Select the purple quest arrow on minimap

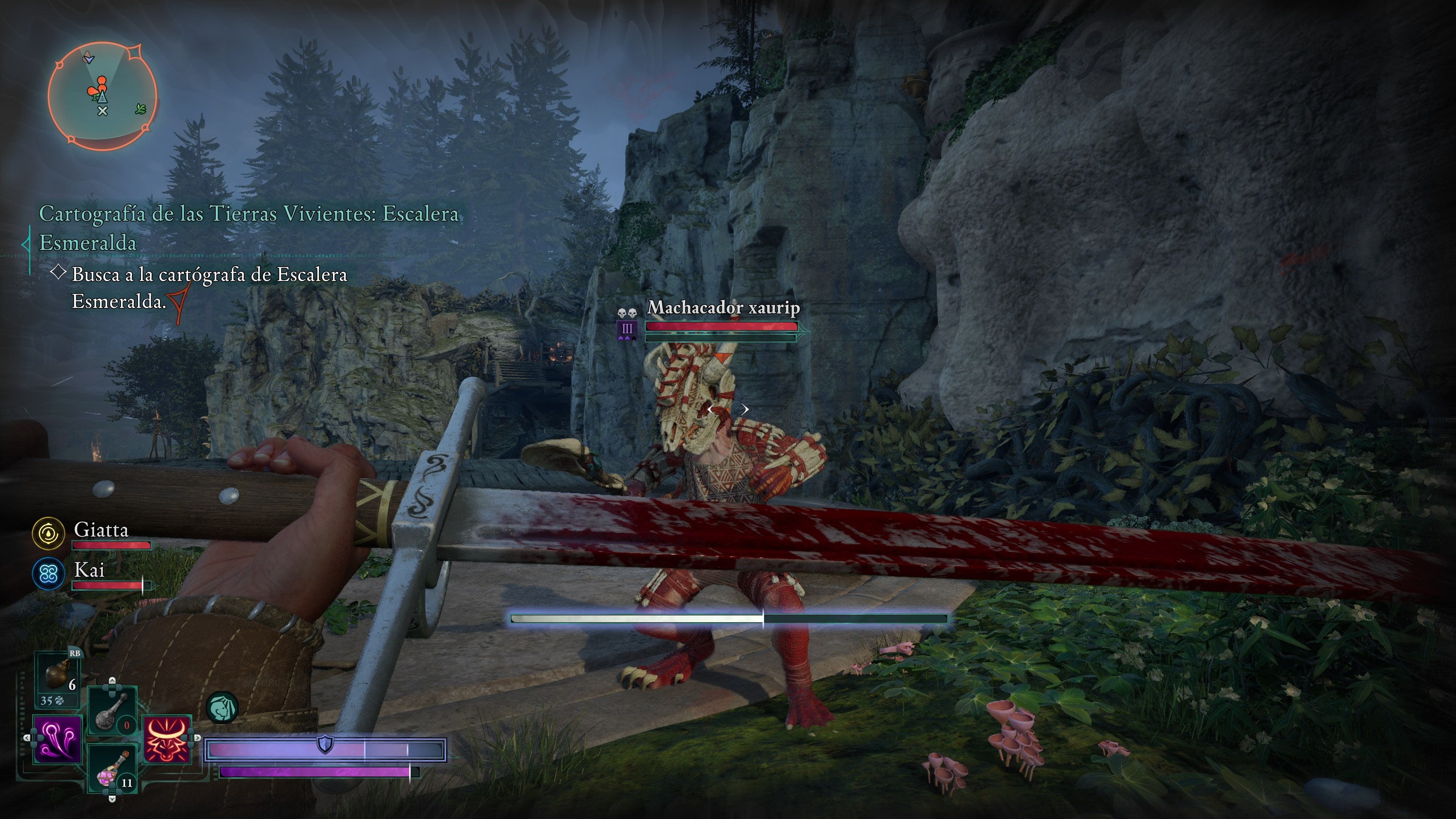pyautogui.click(x=89, y=58)
